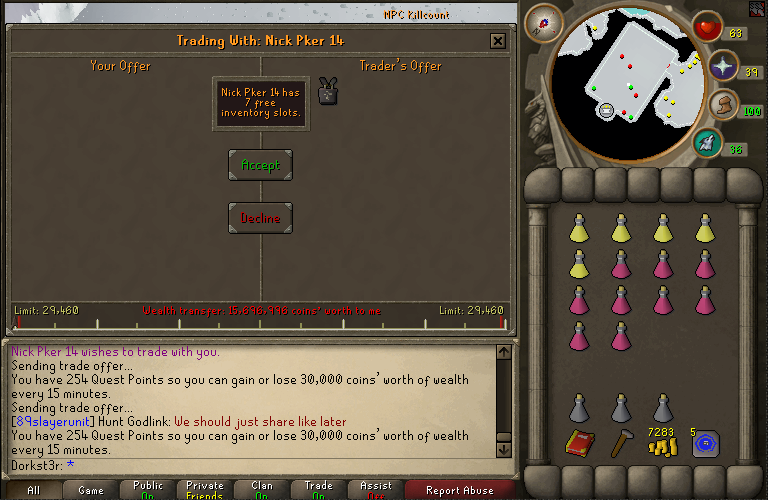Open the Report Abuse button
Viewport: 768px width, 500px height.
pyautogui.click(x=459, y=490)
